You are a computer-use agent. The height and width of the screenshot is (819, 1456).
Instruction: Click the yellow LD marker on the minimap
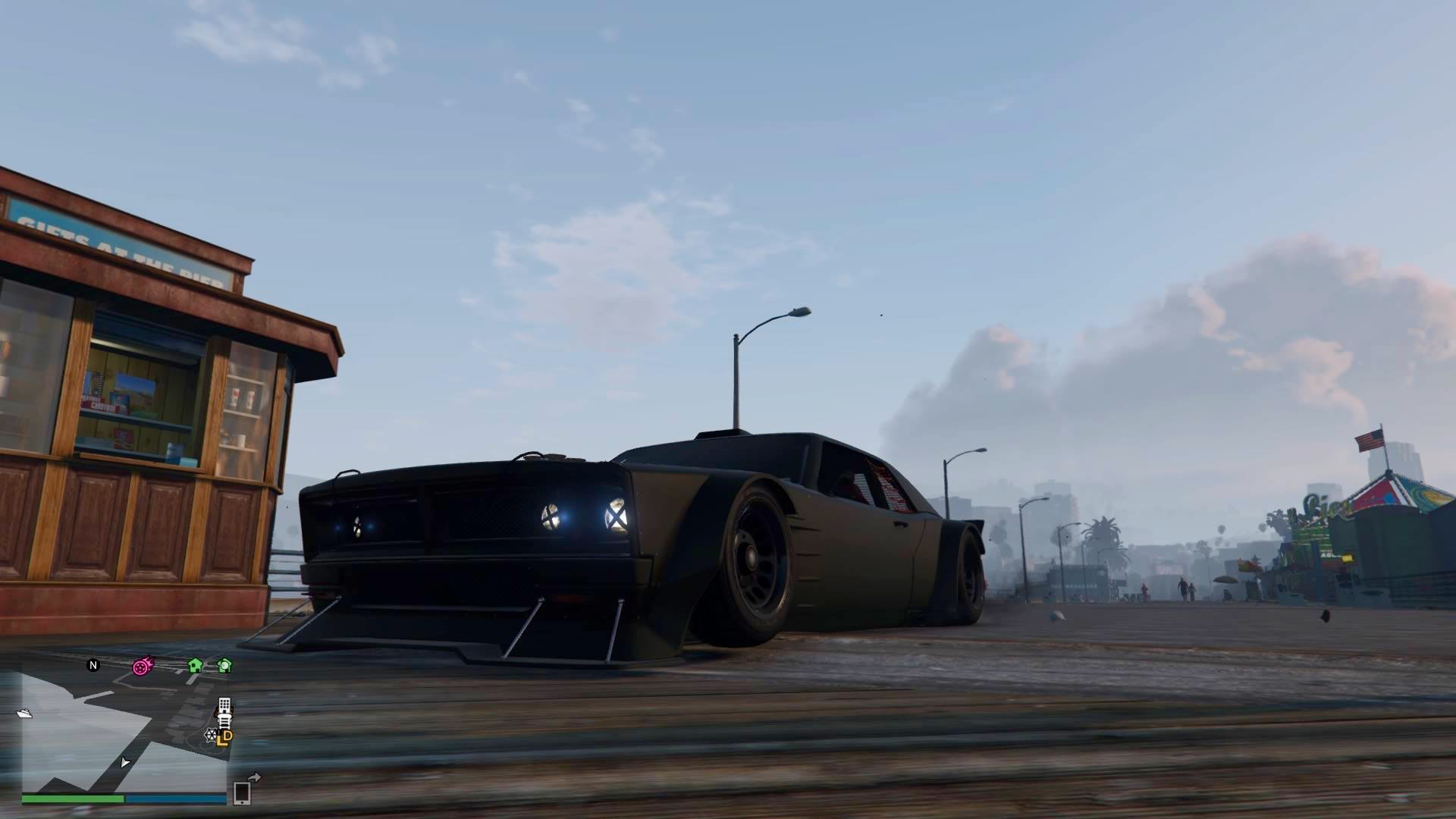pyautogui.click(x=225, y=737)
